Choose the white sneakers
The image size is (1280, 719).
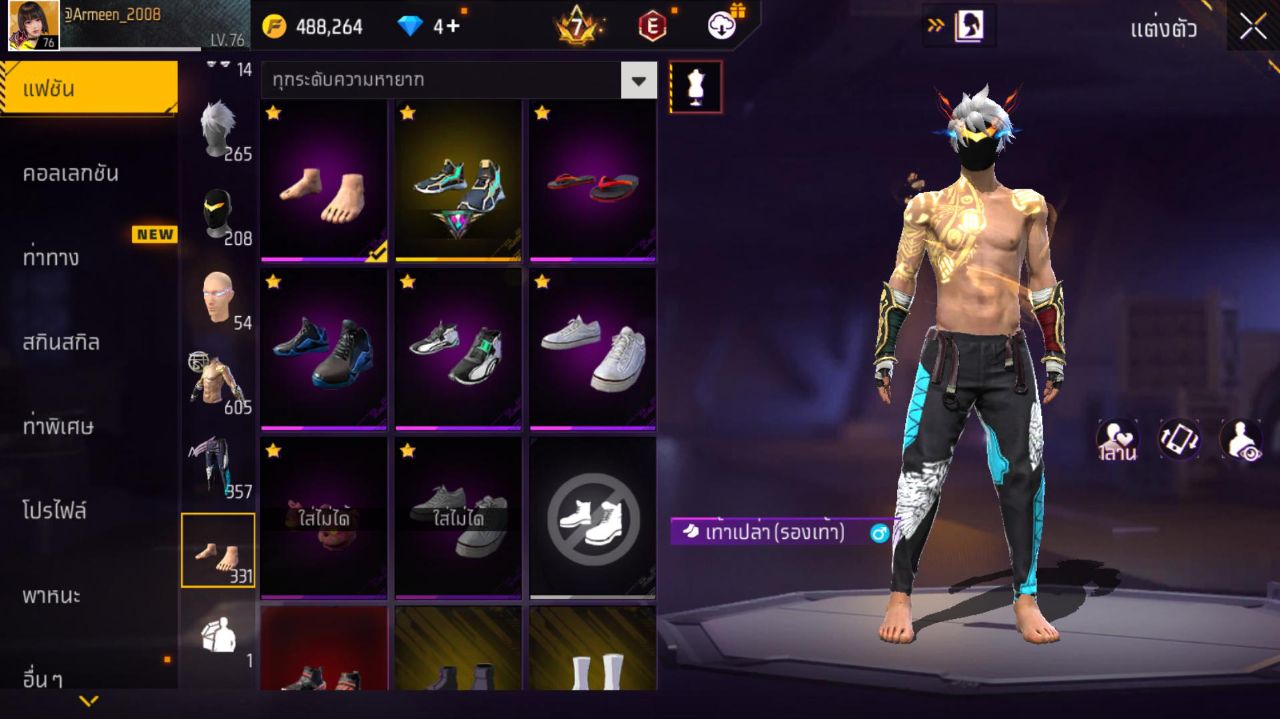(x=592, y=349)
